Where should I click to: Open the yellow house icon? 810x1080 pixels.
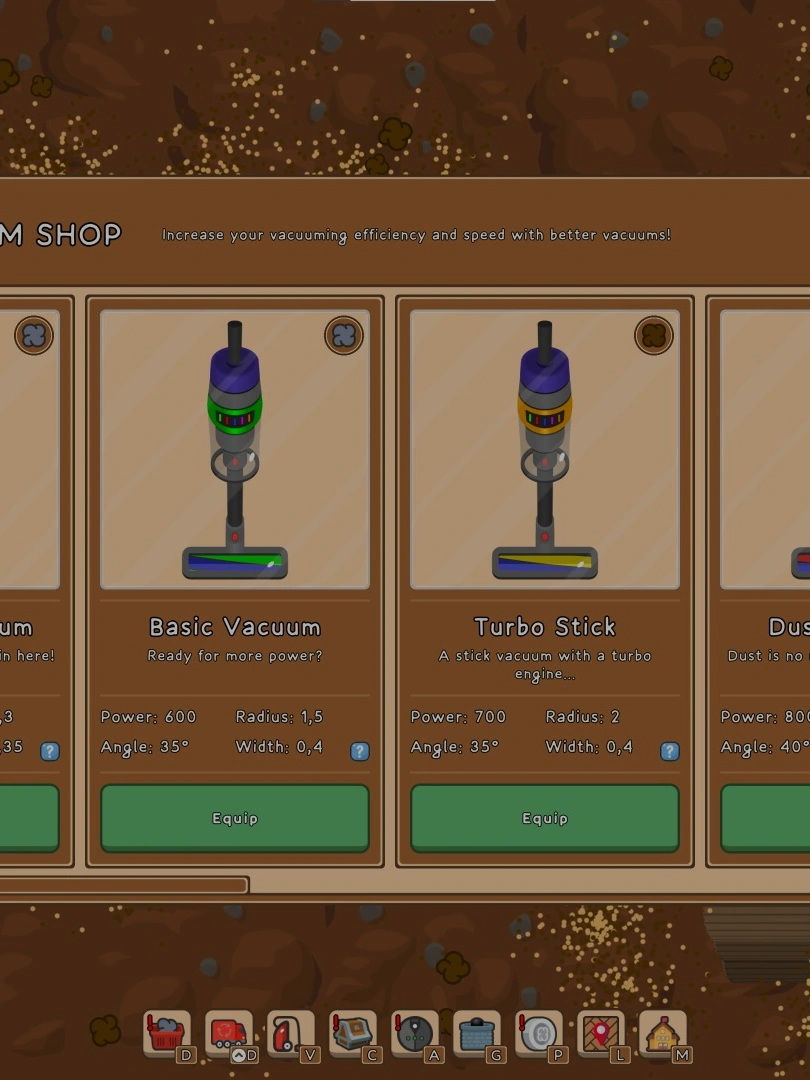(662, 1033)
